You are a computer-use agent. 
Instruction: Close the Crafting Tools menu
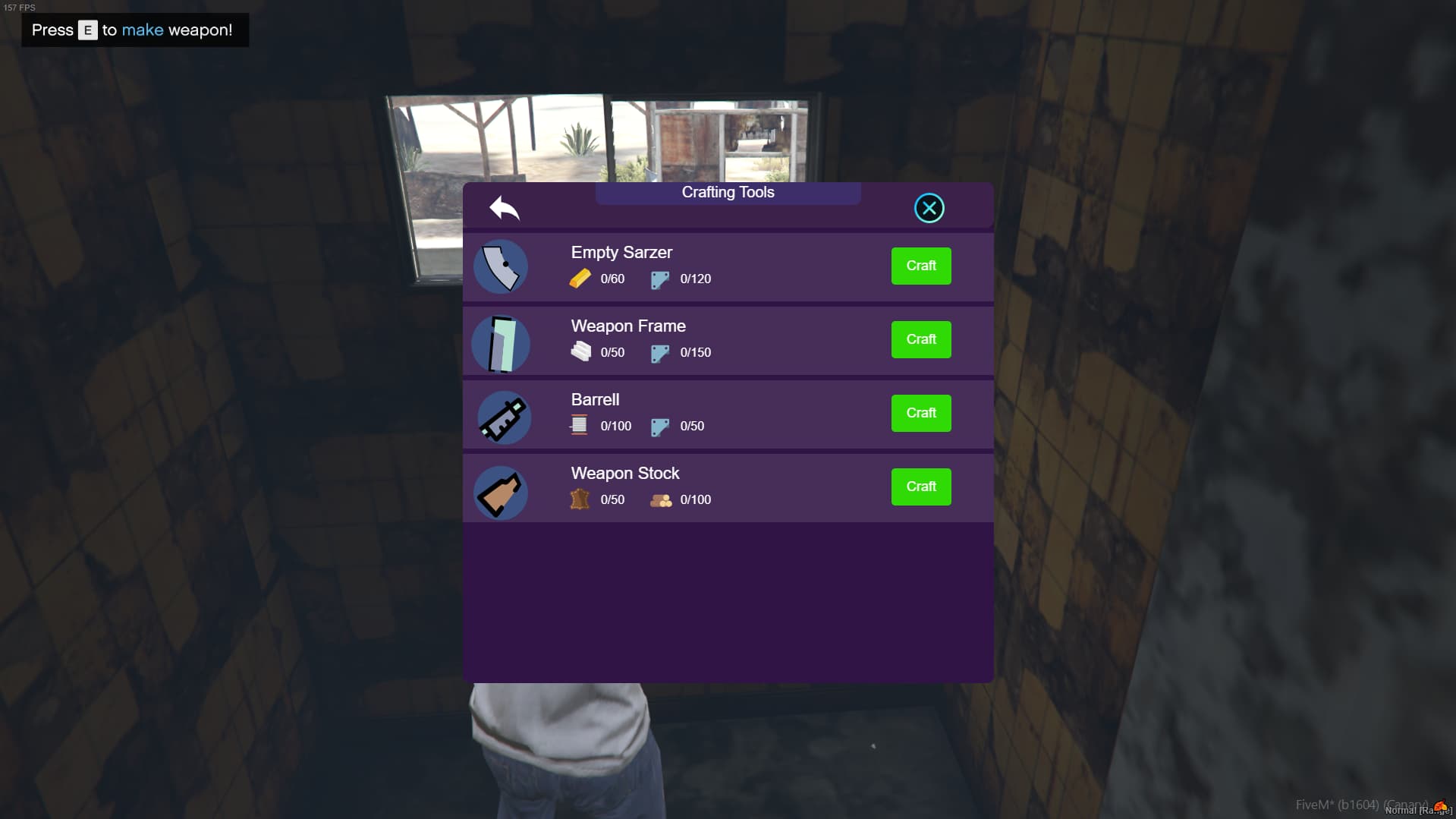coord(929,207)
